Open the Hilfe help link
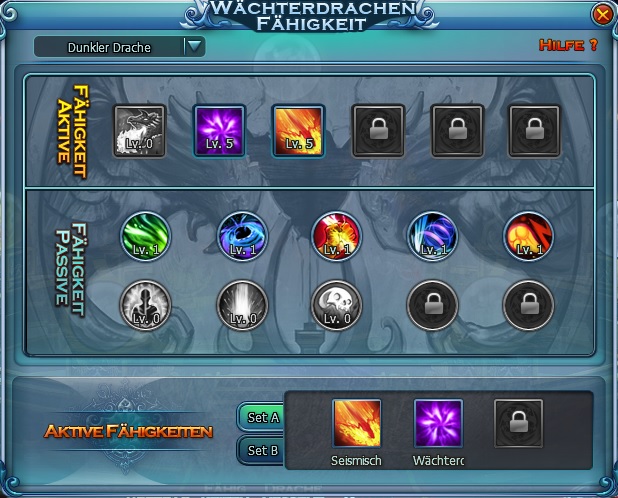The height and width of the screenshot is (498, 618). pyautogui.click(x=567, y=45)
